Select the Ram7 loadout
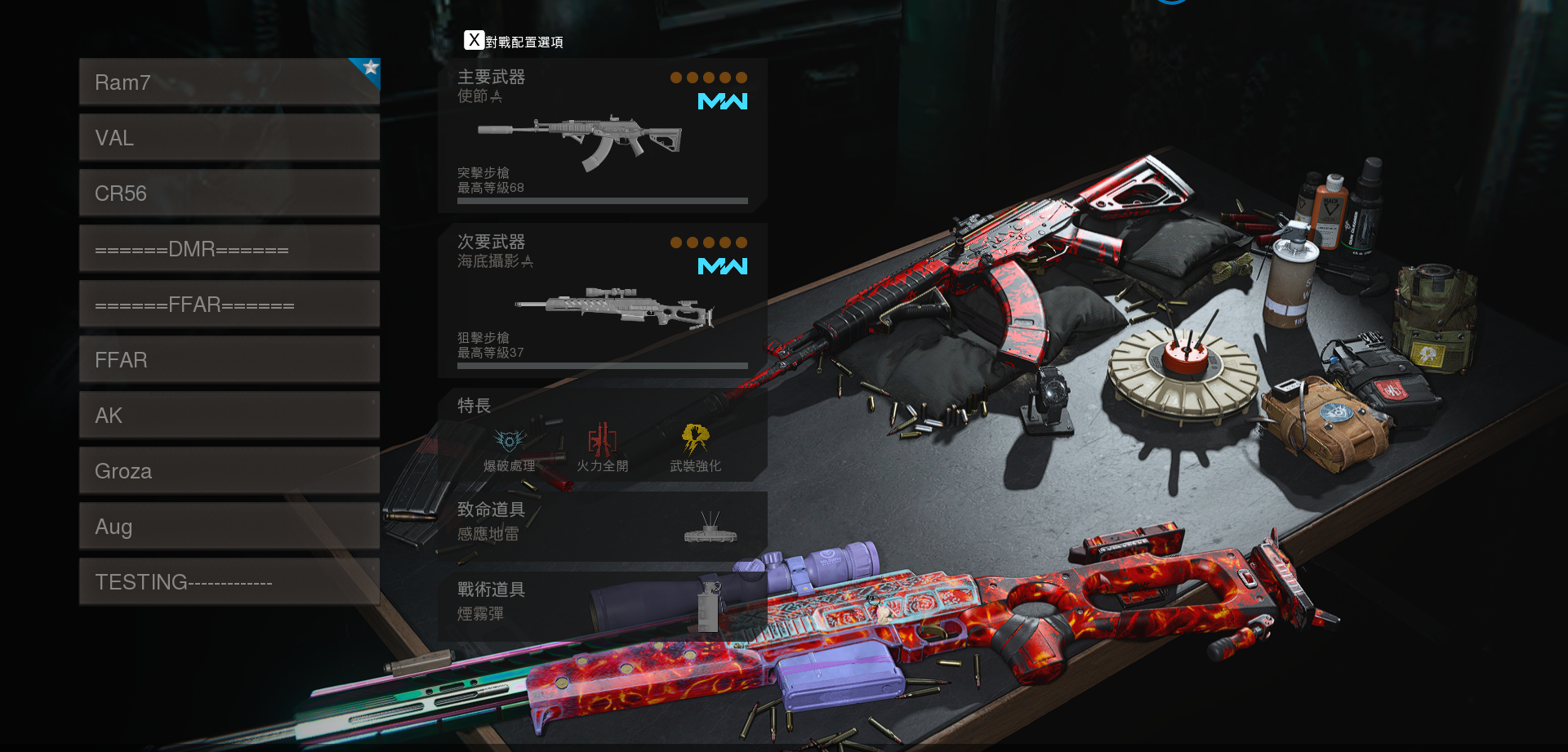1568x752 pixels. [x=229, y=82]
